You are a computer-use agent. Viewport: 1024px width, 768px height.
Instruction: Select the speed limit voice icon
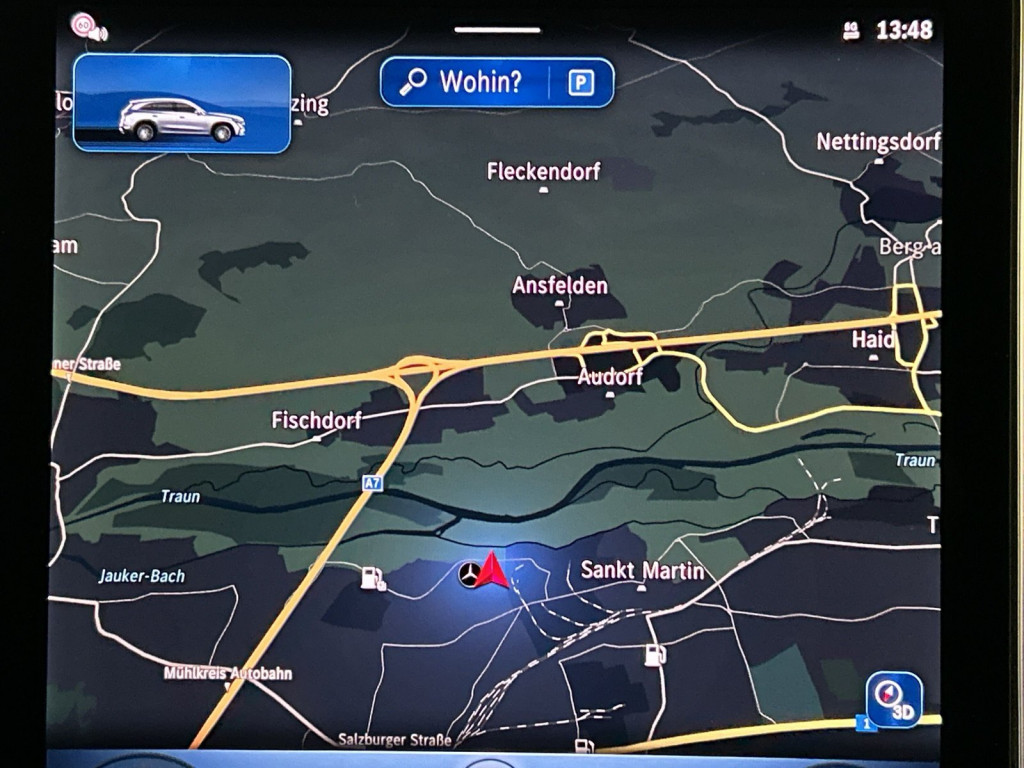pos(88,27)
